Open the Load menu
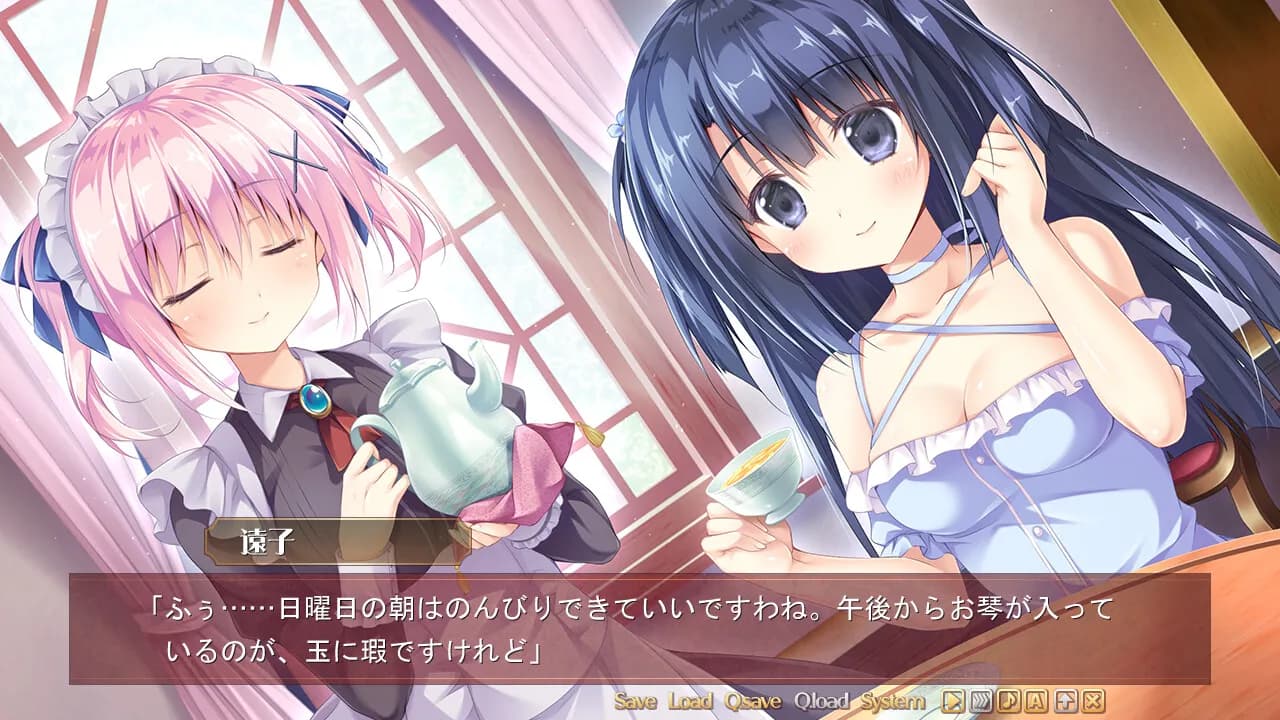The width and height of the screenshot is (1280, 720). coord(690,701)
